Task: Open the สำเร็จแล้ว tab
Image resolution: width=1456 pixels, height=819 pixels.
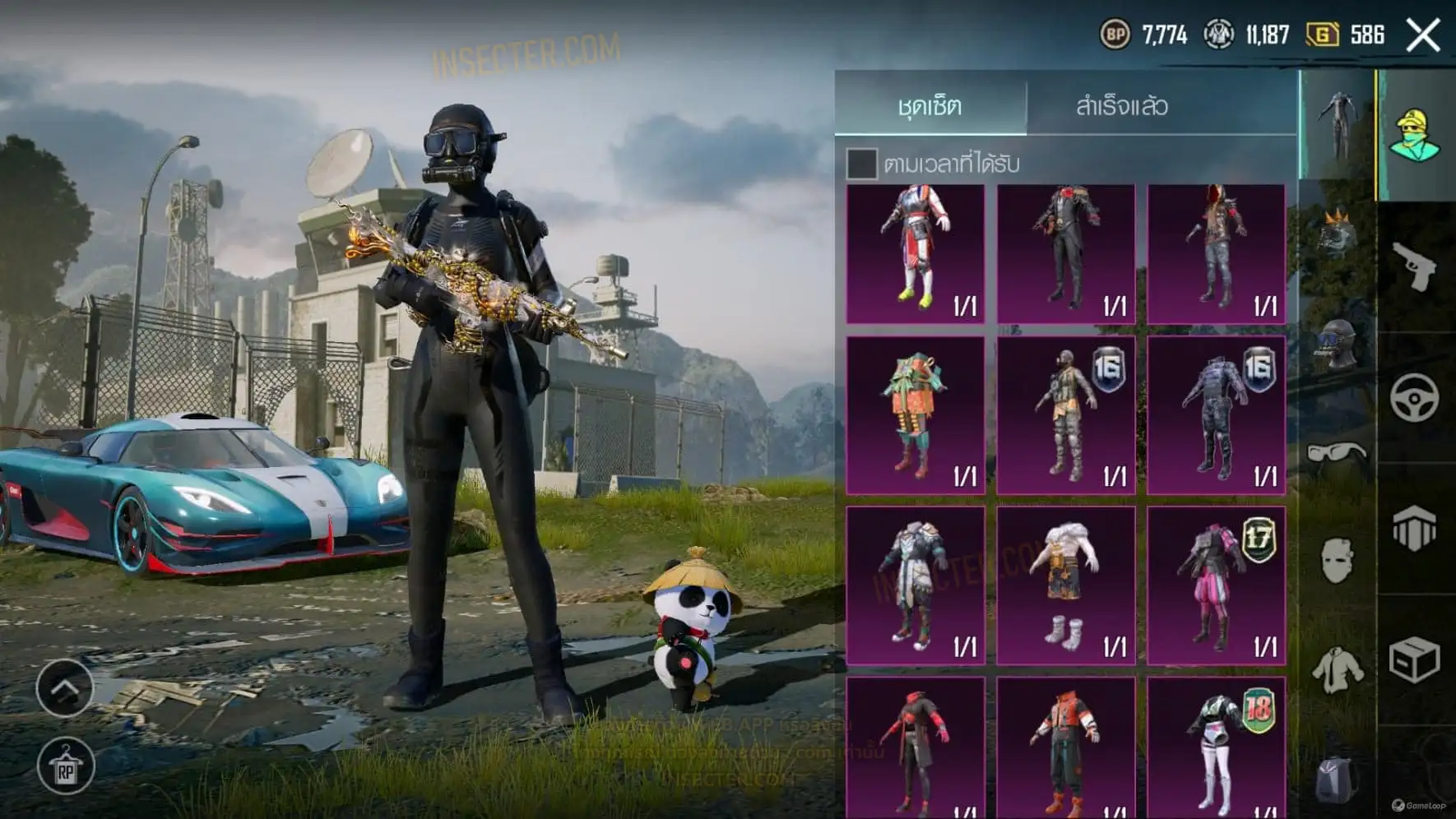Action: 1121,106
